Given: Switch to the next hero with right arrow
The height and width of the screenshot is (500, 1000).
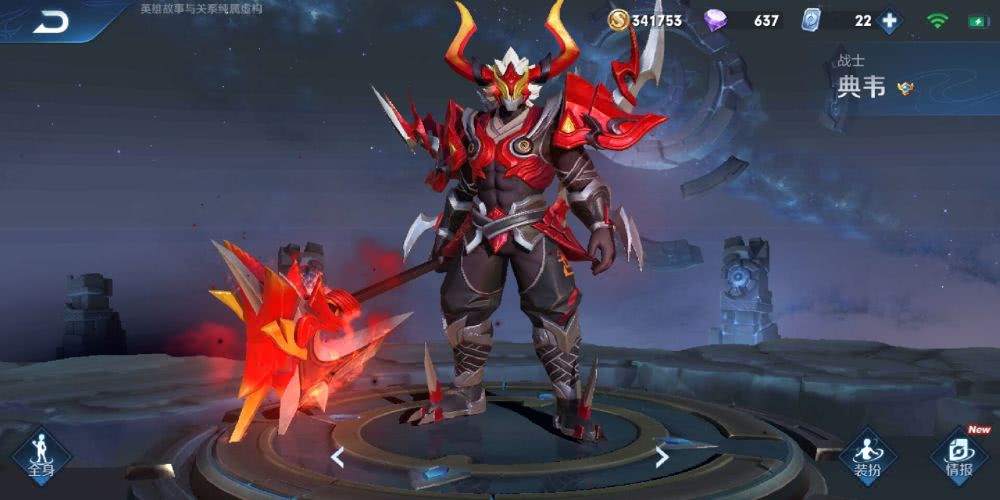Looking at the screenshot, I should 661,458.
